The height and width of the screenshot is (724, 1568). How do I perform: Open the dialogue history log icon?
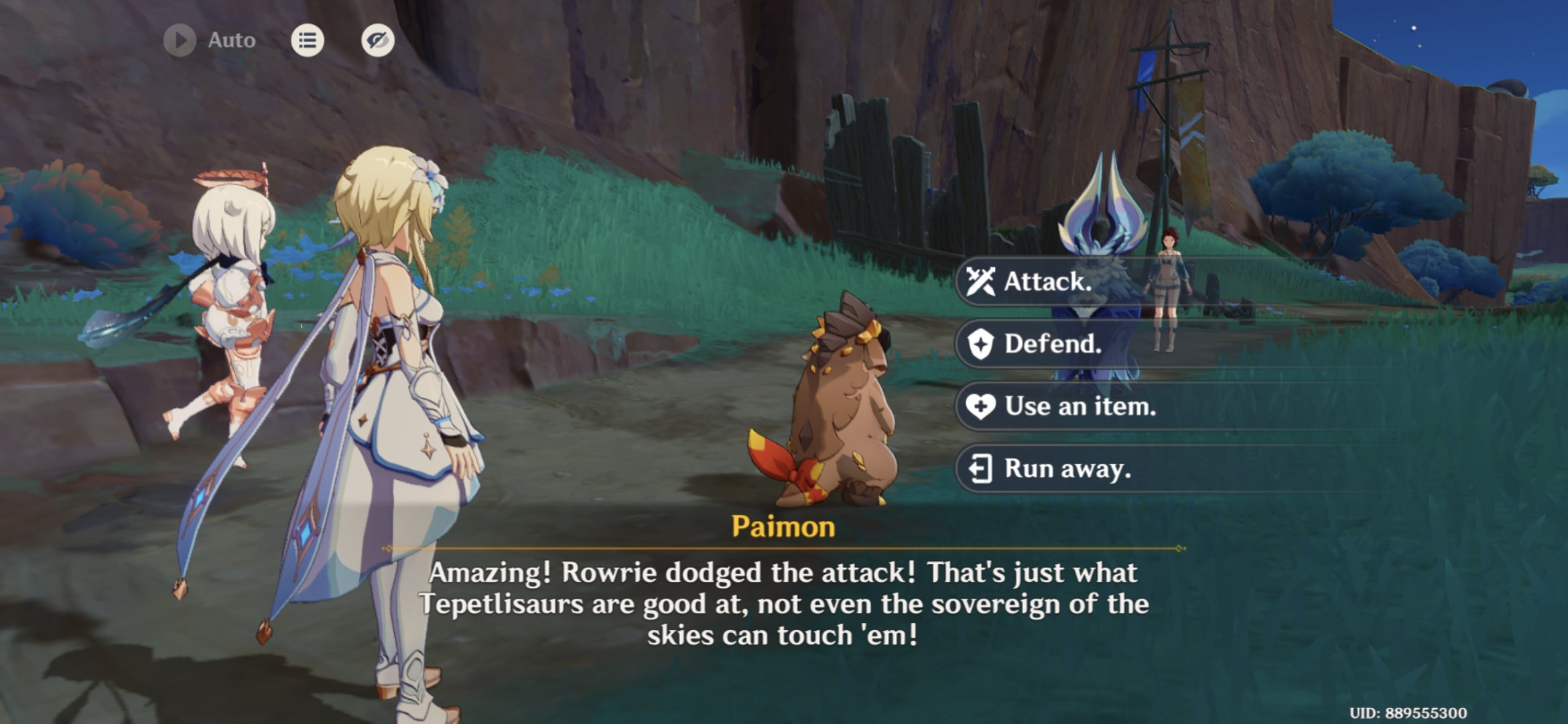tap(308, 40)
